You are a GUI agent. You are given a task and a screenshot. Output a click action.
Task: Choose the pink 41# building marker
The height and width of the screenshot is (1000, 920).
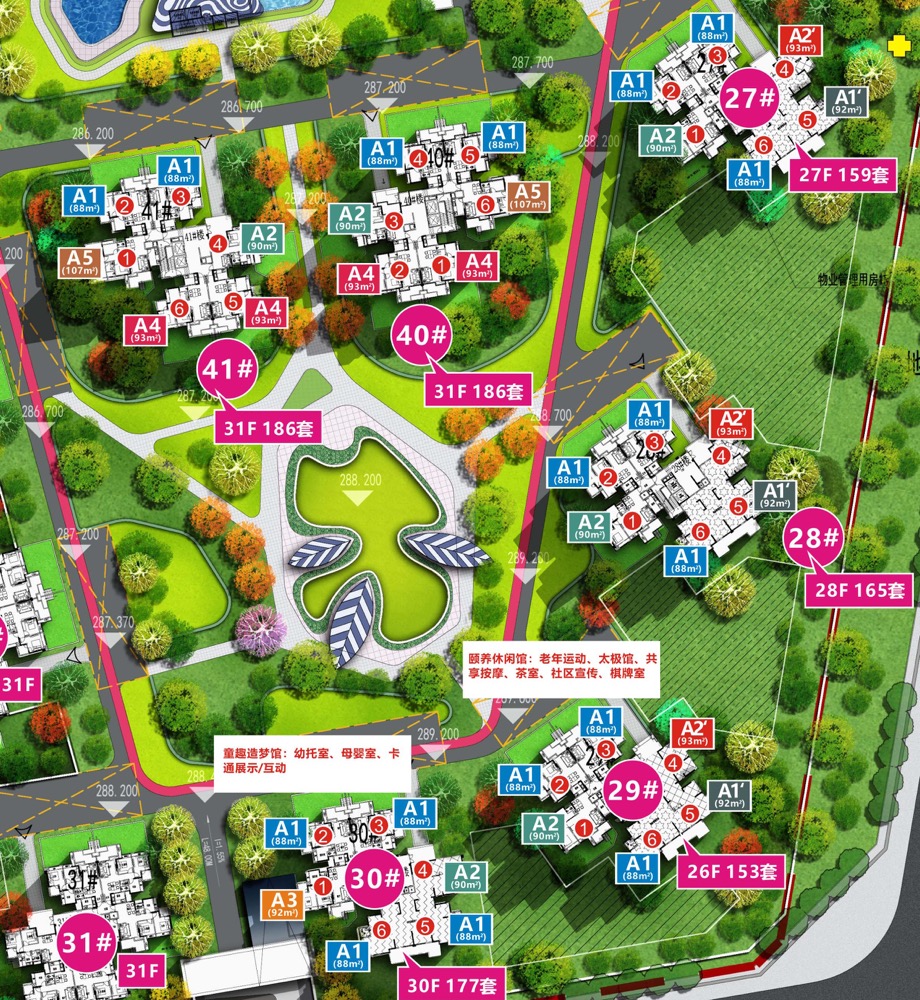(230, 369)
